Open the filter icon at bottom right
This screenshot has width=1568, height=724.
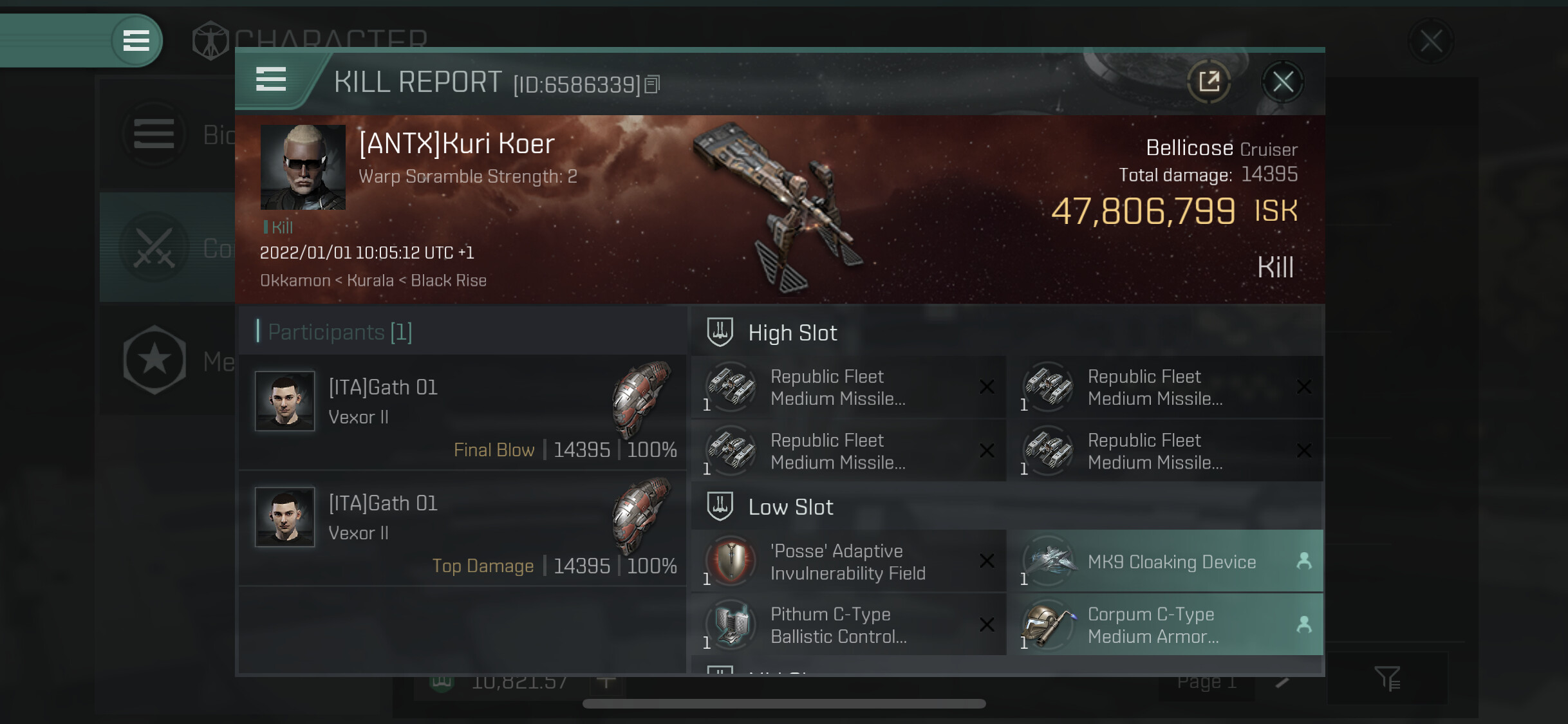click(x=1387, y=678)
